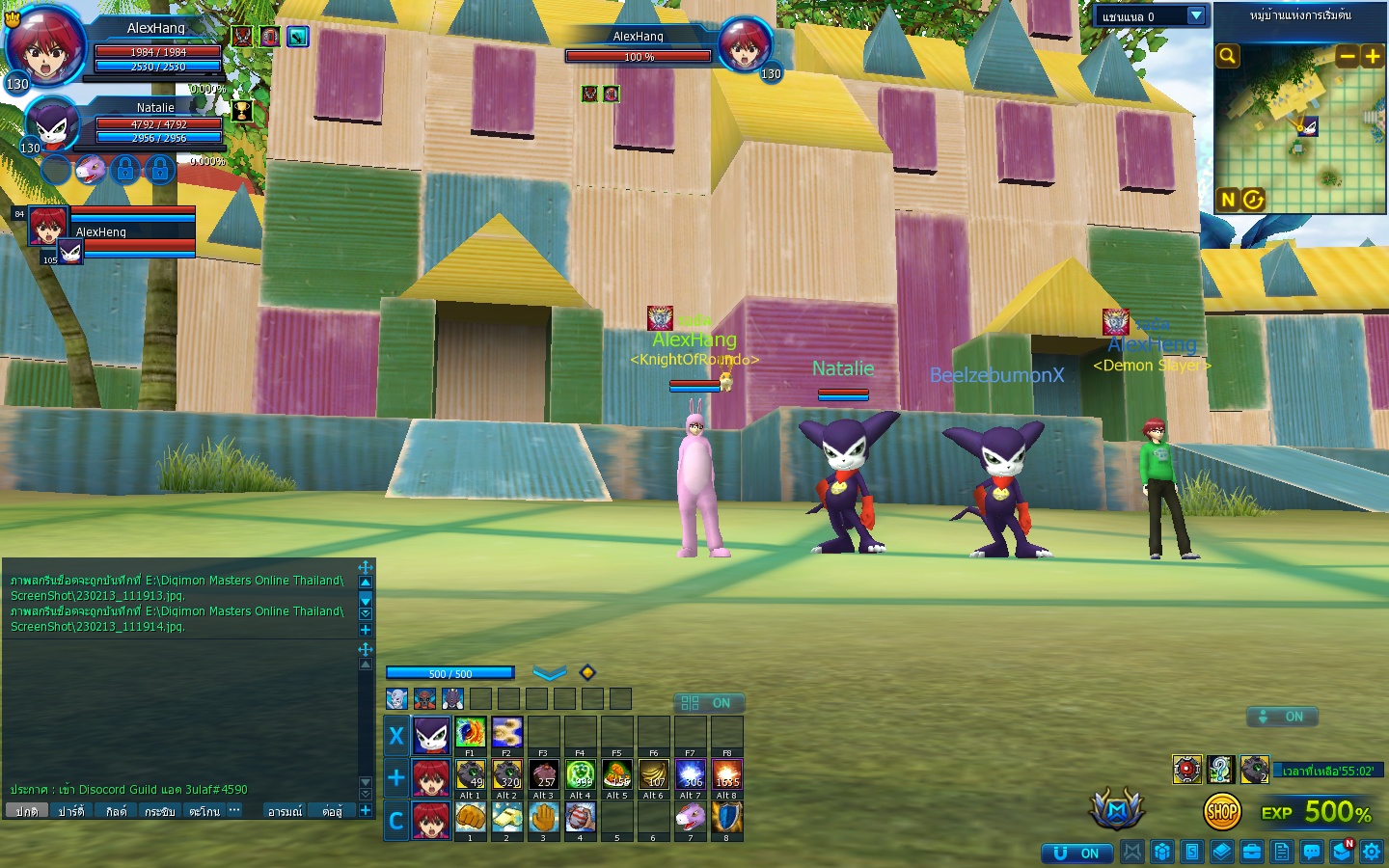Use the banana item in Alt 6 slot
The width and height of the screenshot is (1389, 868).
pos(653,774)
